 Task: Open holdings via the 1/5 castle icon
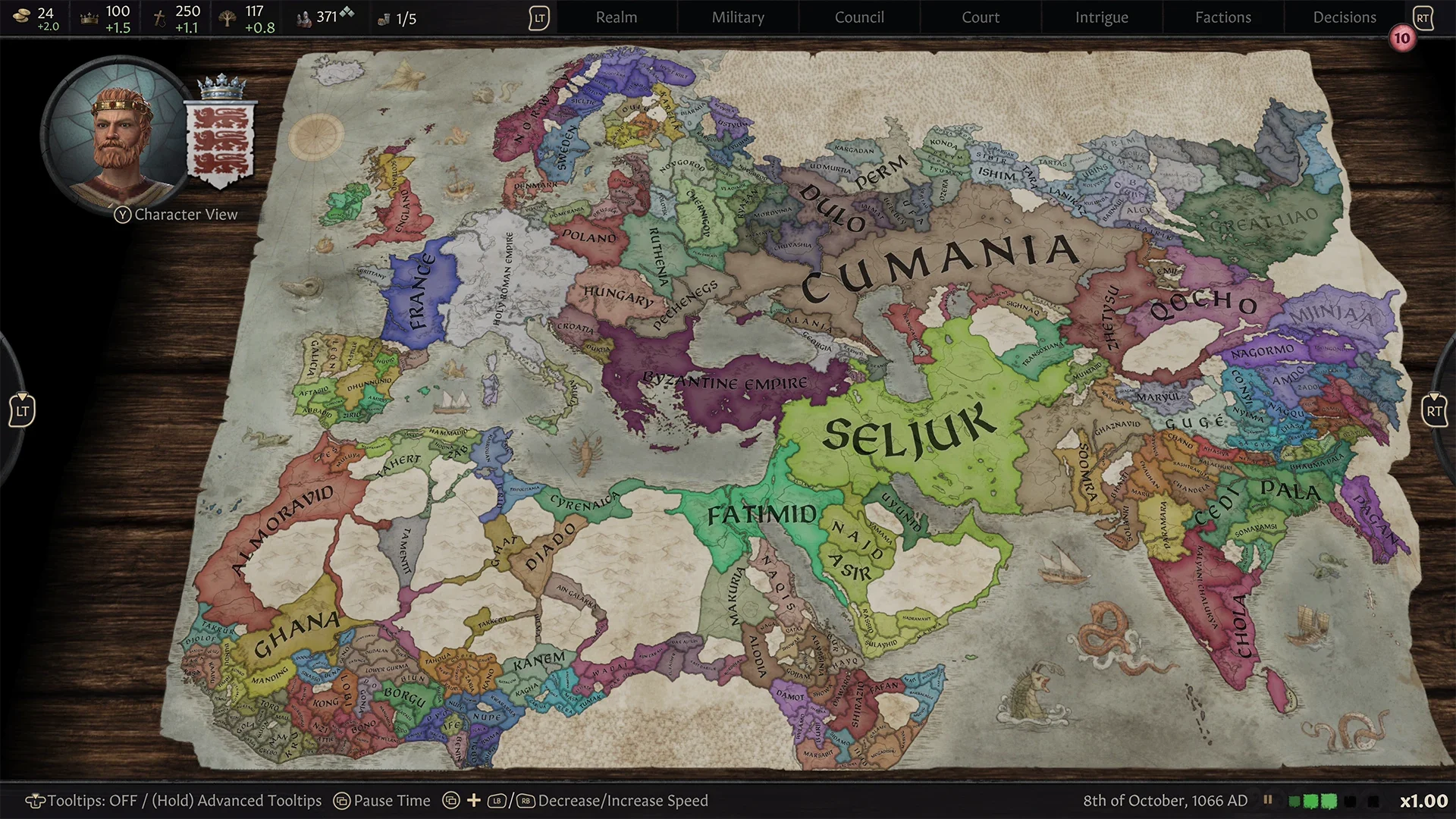click(382, 18)
